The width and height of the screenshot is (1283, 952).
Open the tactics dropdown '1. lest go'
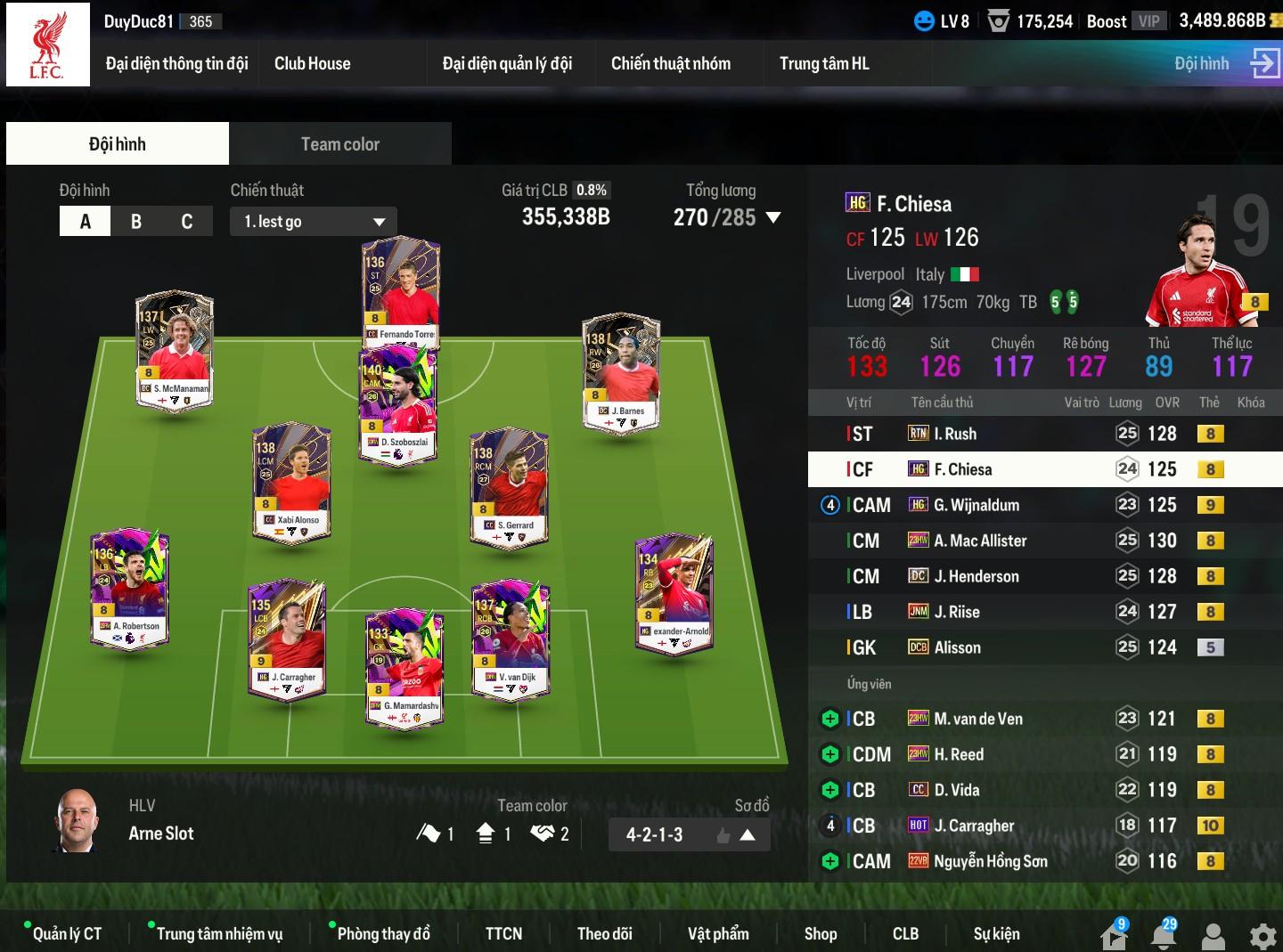click(314, 221)
